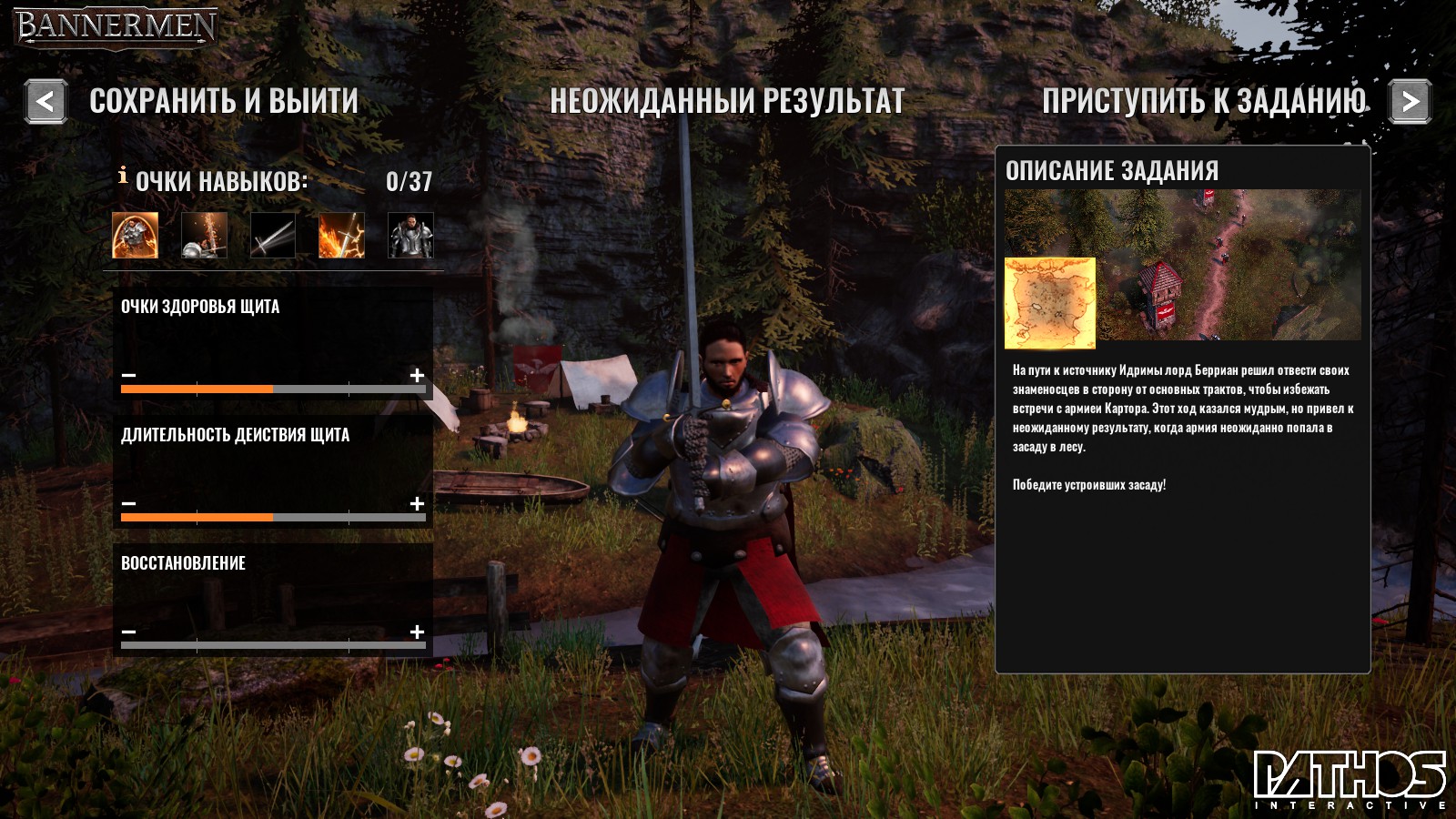Decrease 'Восстановление' using the minus button
Image resolution: width=1456 pixels, height=819 pixels.
click(x=129, y=632)
